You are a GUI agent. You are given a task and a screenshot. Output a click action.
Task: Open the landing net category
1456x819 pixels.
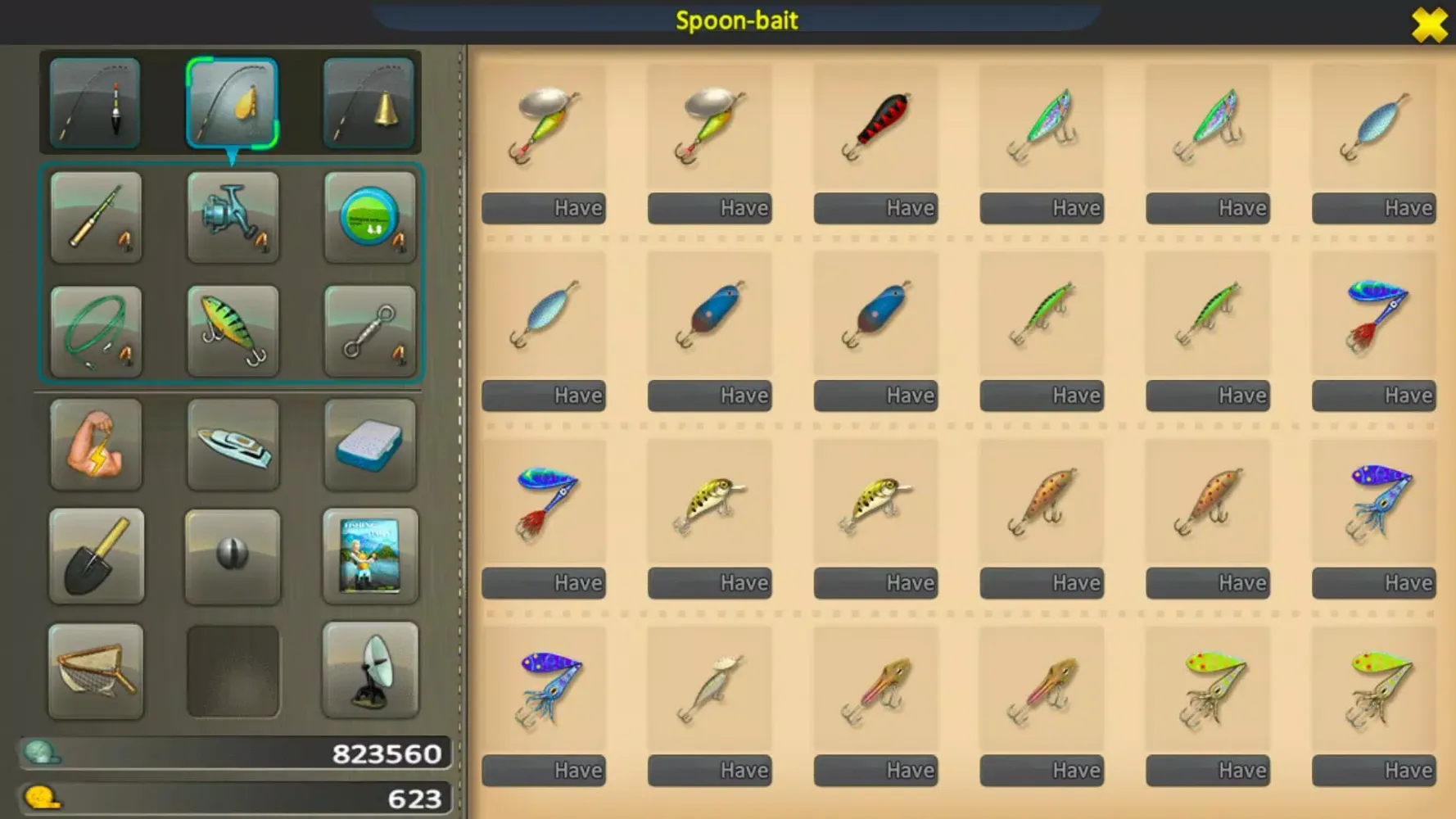96,670
